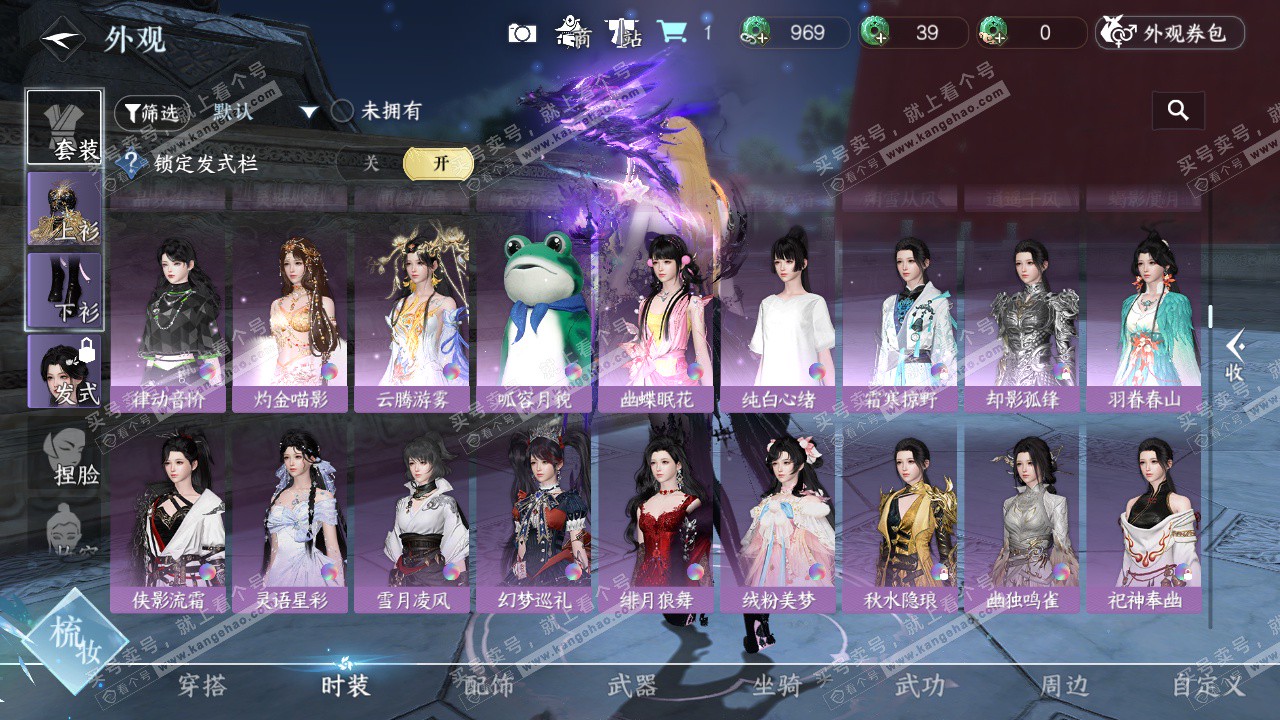Viewport: 1280px width, 720px height.
Task: Tick the 未拥有 checkbox
Action: click(x=343, y=111)
